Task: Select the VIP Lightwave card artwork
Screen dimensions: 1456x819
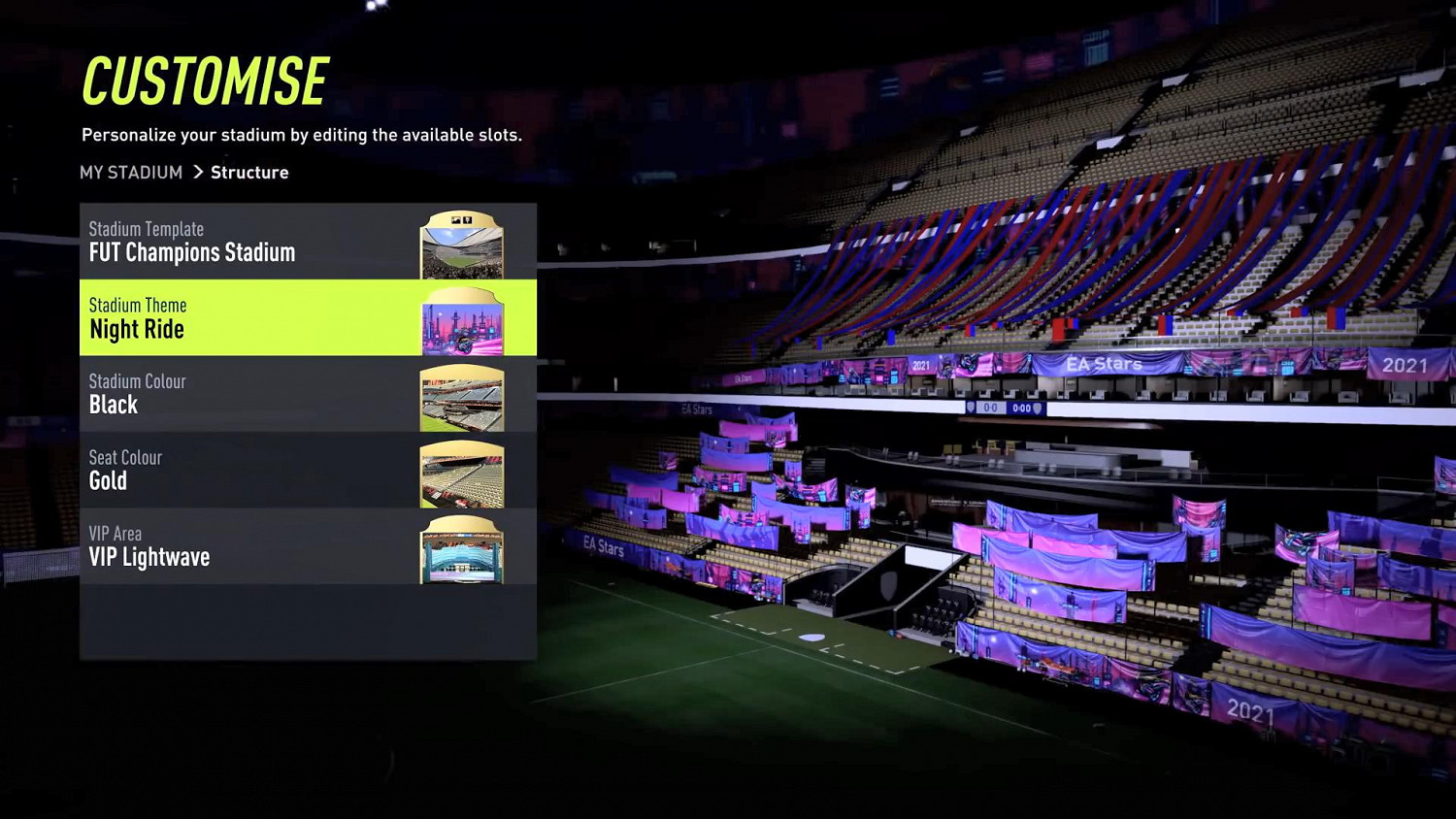Action: (461, 551)
